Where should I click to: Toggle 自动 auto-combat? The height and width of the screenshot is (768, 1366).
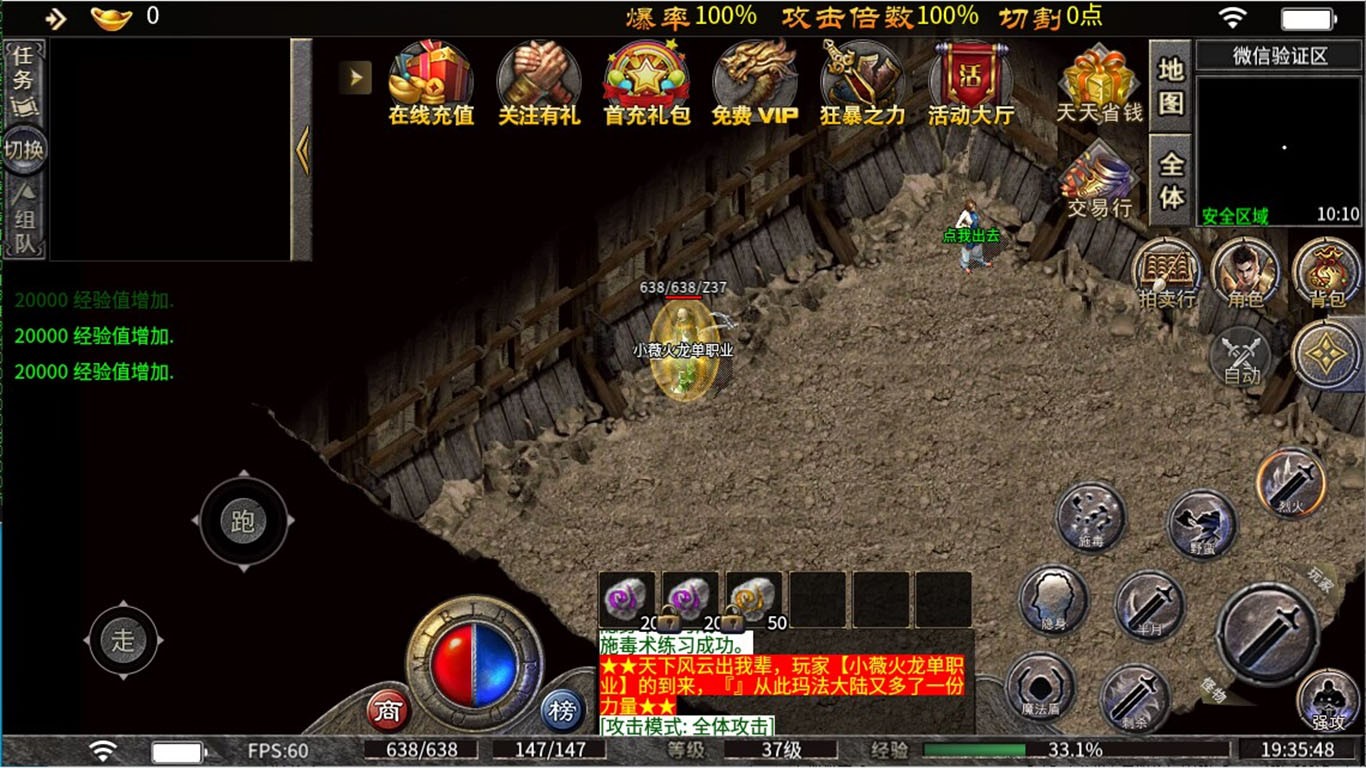(x=1242, y=357)
